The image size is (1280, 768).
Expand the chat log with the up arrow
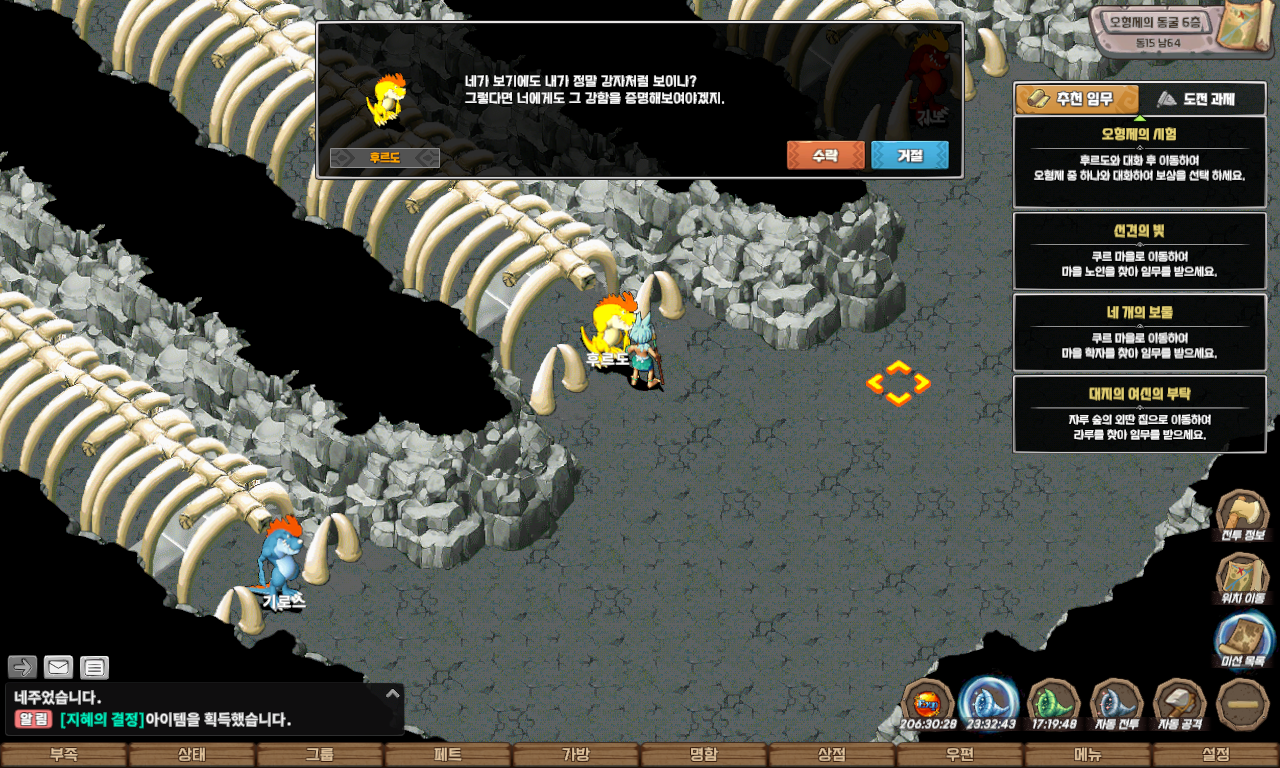tap(393, 693)
